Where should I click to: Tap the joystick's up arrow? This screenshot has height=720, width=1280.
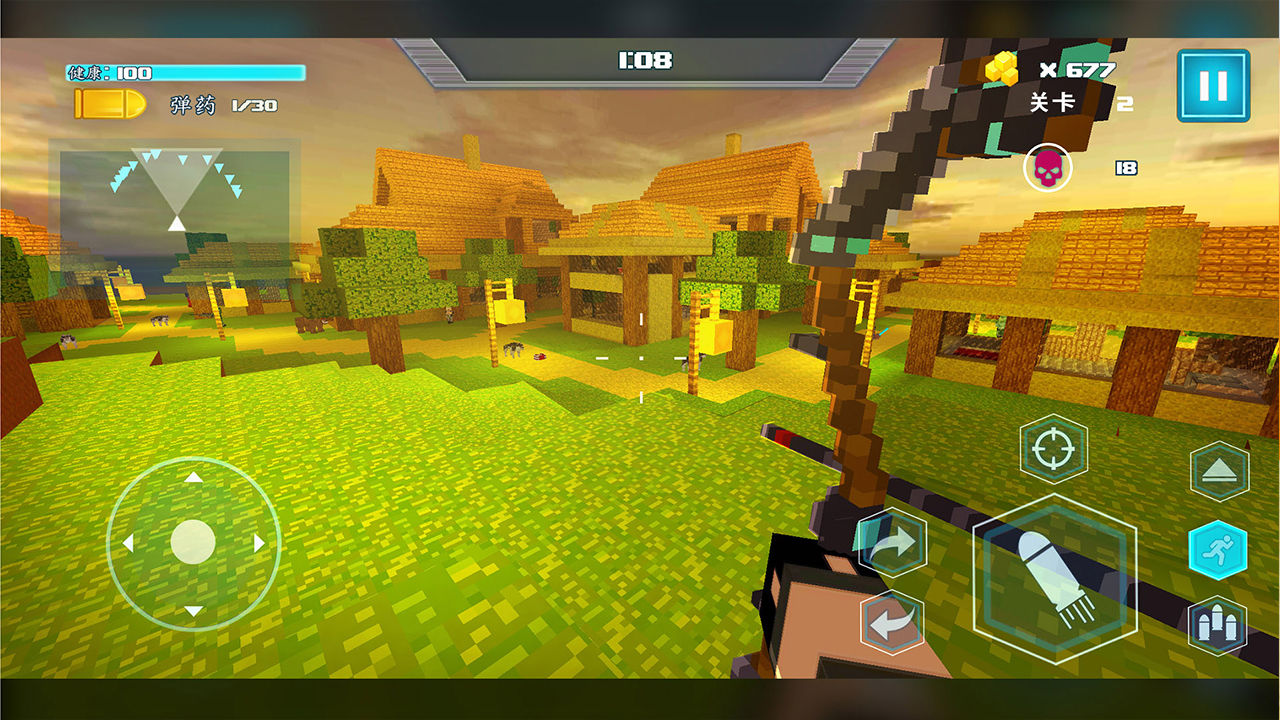pos(193,478)
